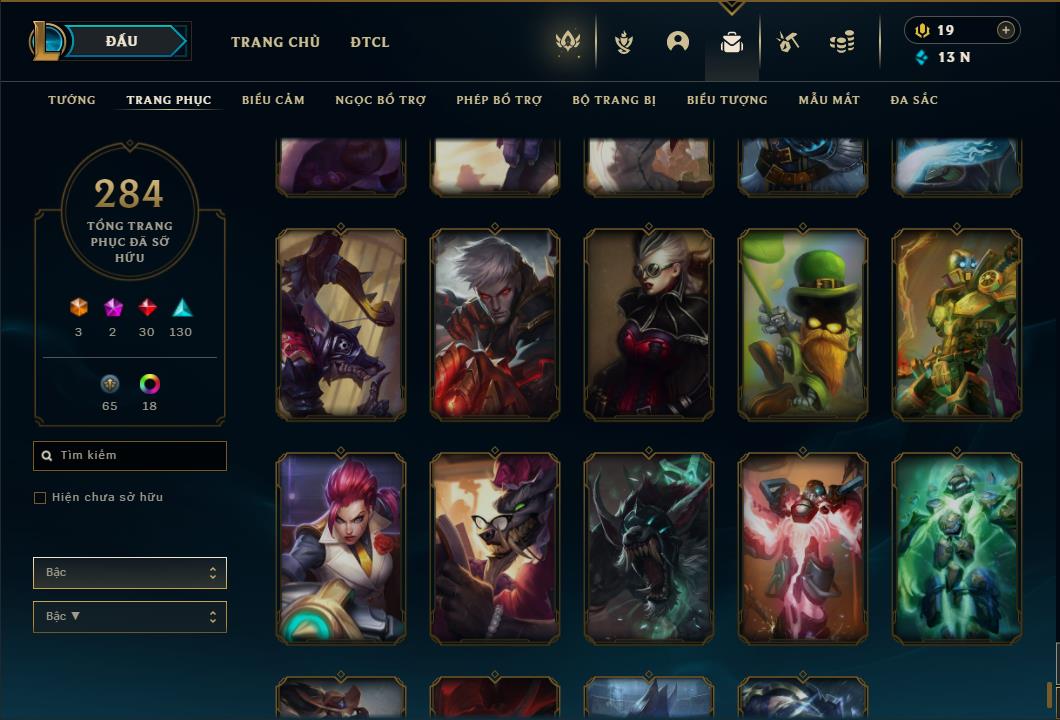Screen dimensions: 1060x720
Task: Open the BIỂU CẢM tab
Action: click(x=273, y=100)
